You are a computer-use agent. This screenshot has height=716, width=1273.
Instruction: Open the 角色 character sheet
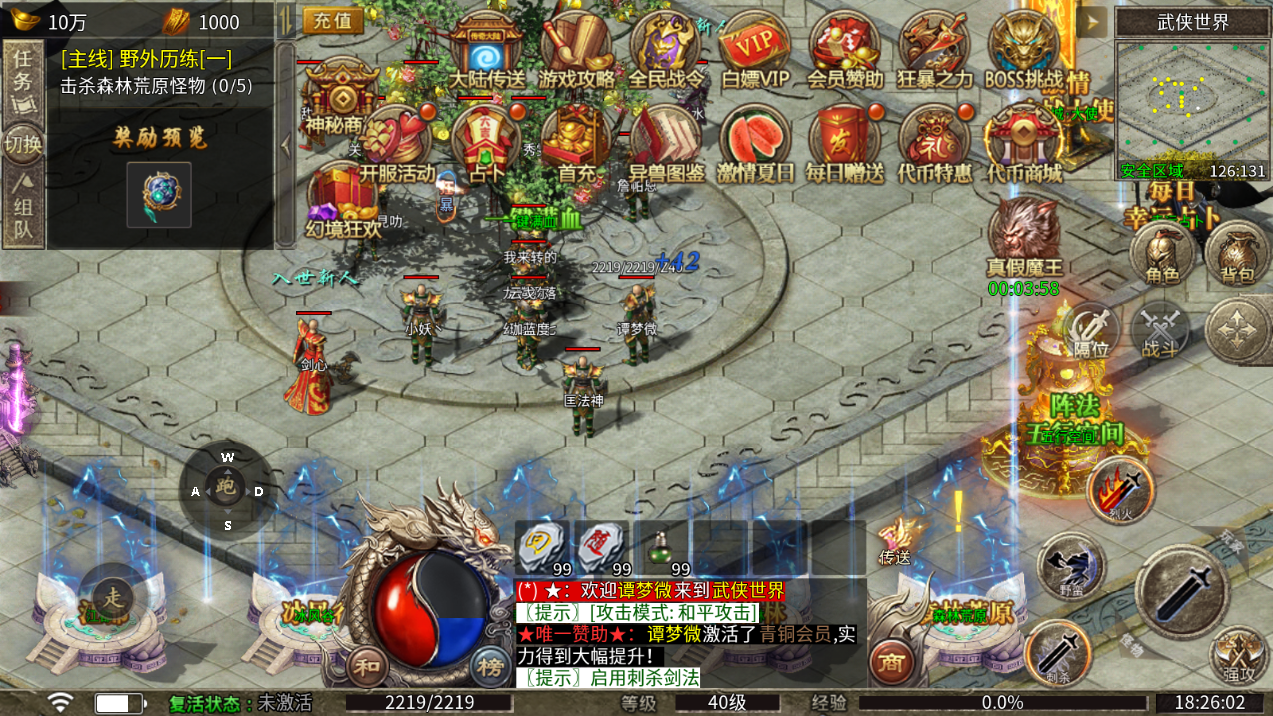click(1162, 256)
